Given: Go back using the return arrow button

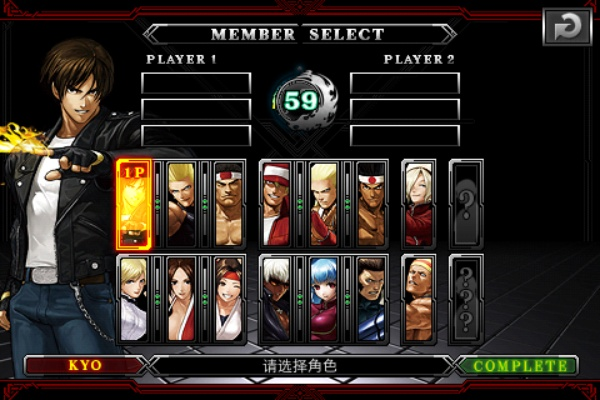Looking at the screenshot, I should coord(567,27).
